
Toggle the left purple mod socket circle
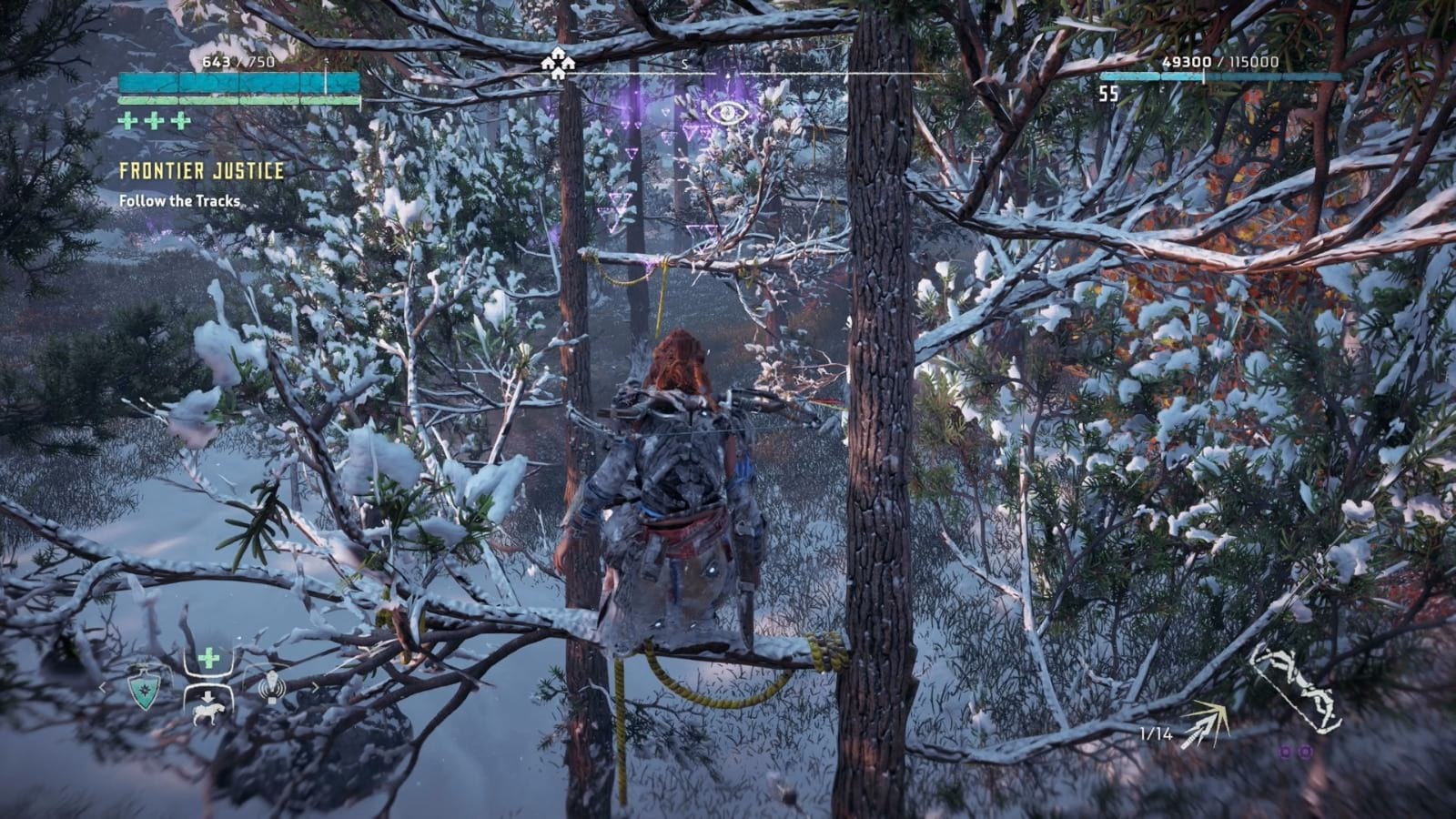coord(1285,752)
